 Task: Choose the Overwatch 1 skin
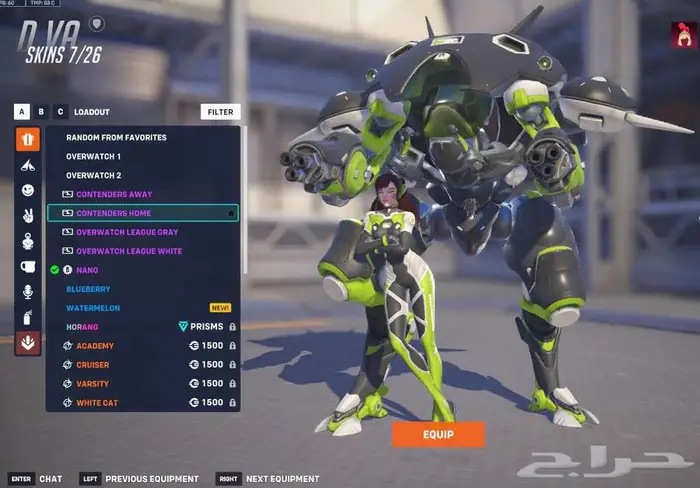94,156
